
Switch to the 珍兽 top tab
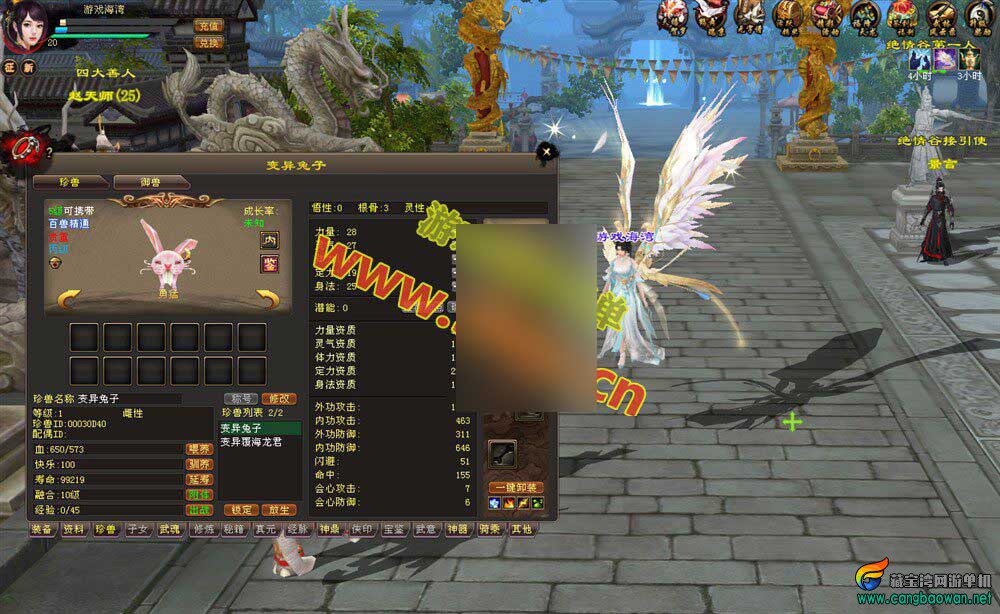(69, 182)
